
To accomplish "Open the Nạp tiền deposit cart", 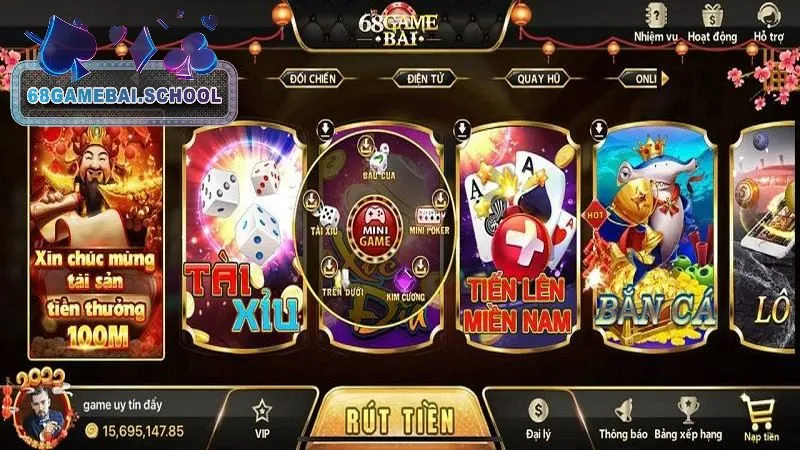I will (x=760, y=416).
